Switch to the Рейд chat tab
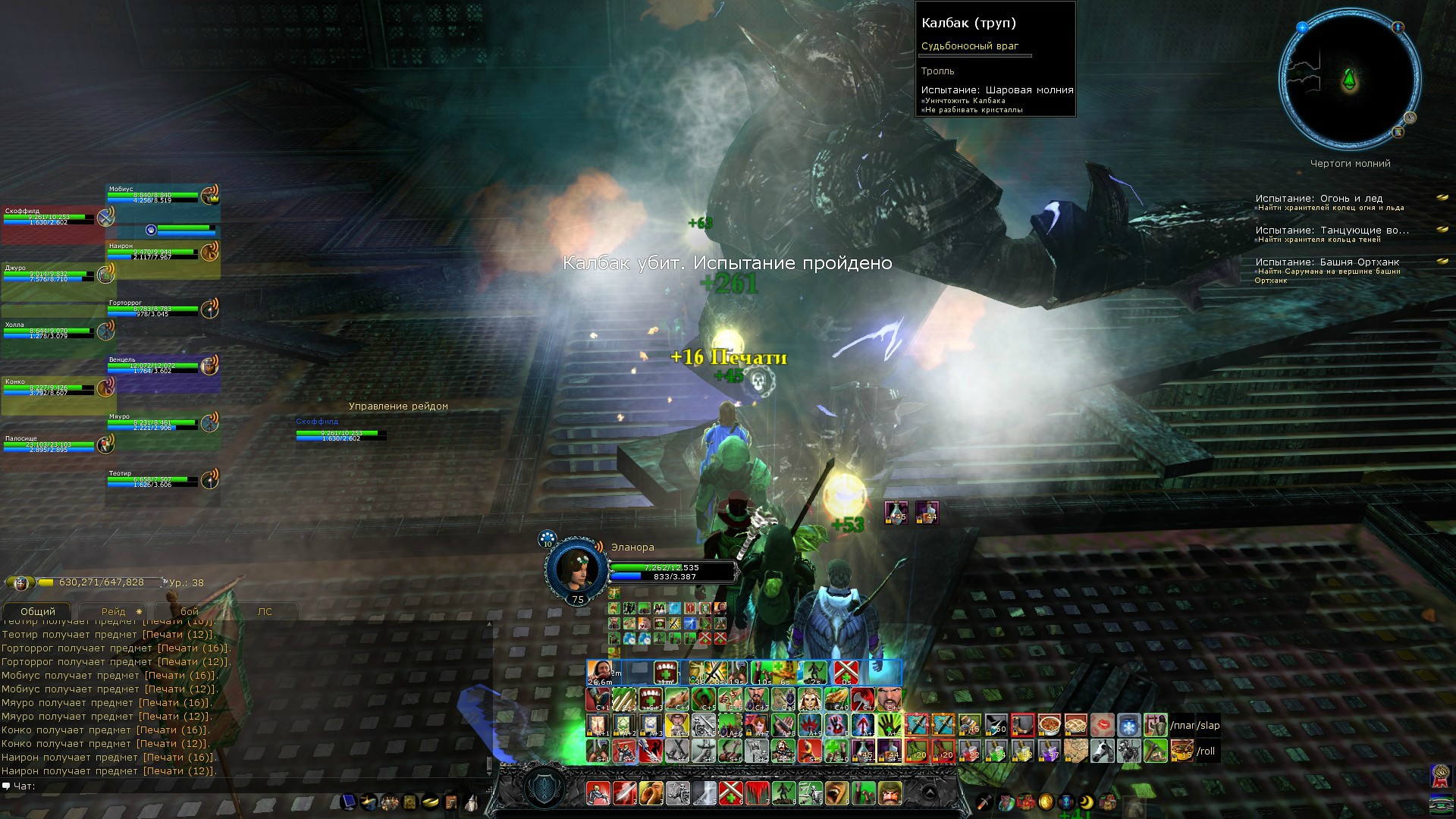 pyautogui.click(x=114, y=611)
